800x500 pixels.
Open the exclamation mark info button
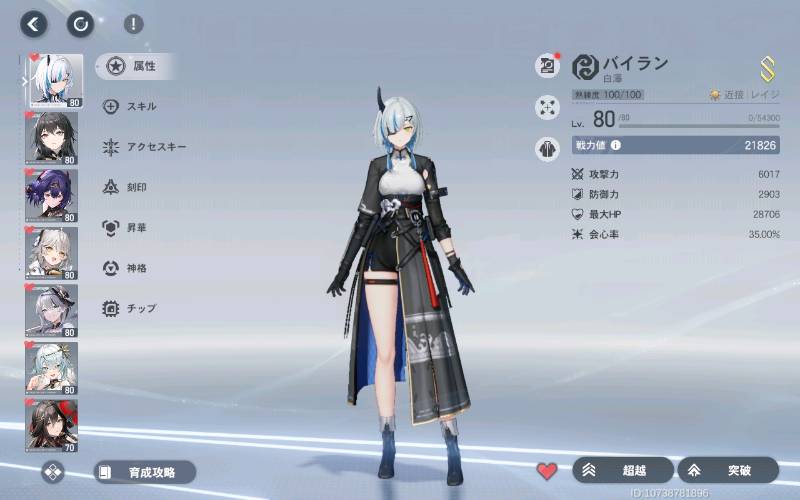point(133,25)
